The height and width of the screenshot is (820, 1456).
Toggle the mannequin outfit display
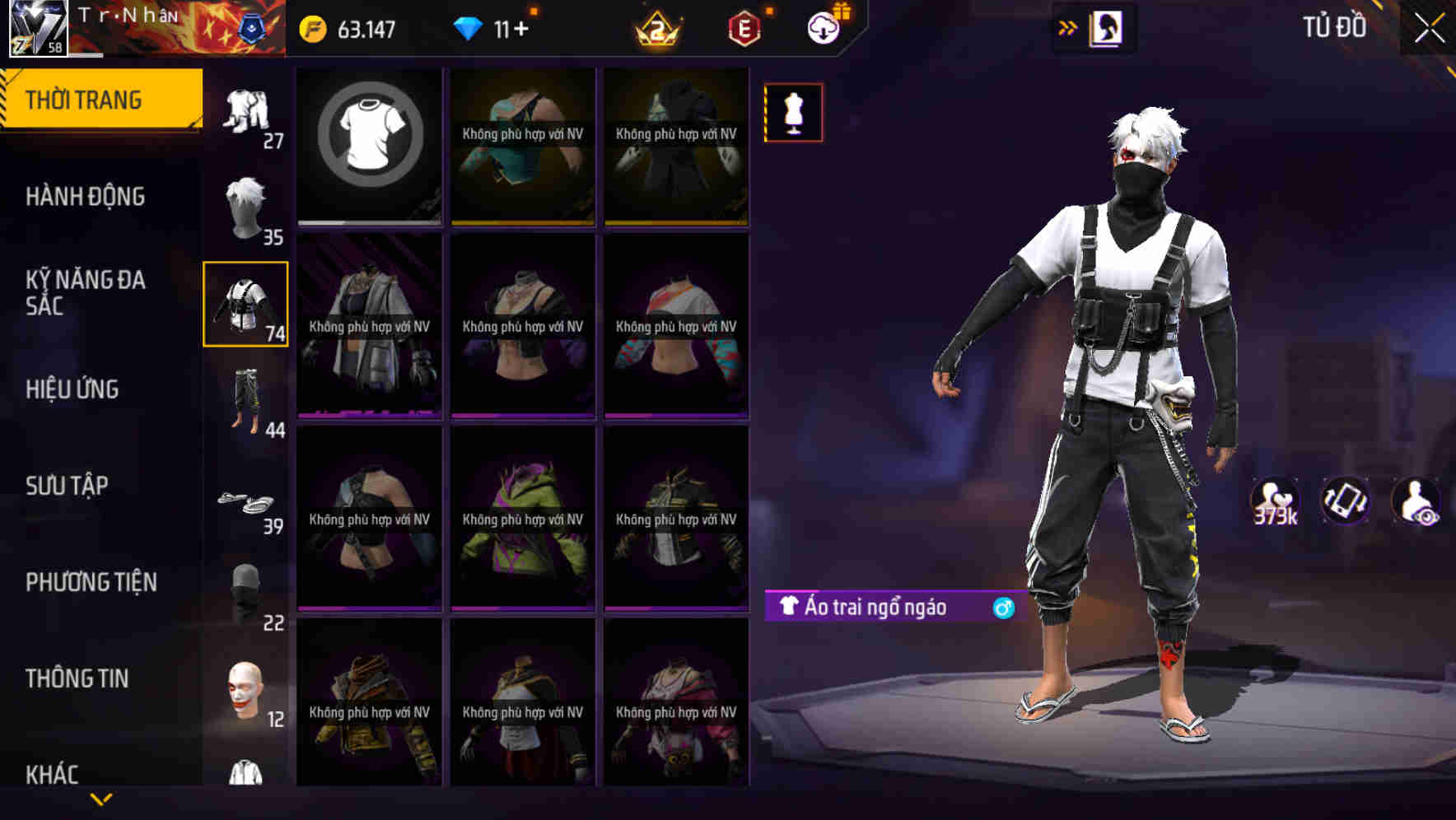coord(793,113)
